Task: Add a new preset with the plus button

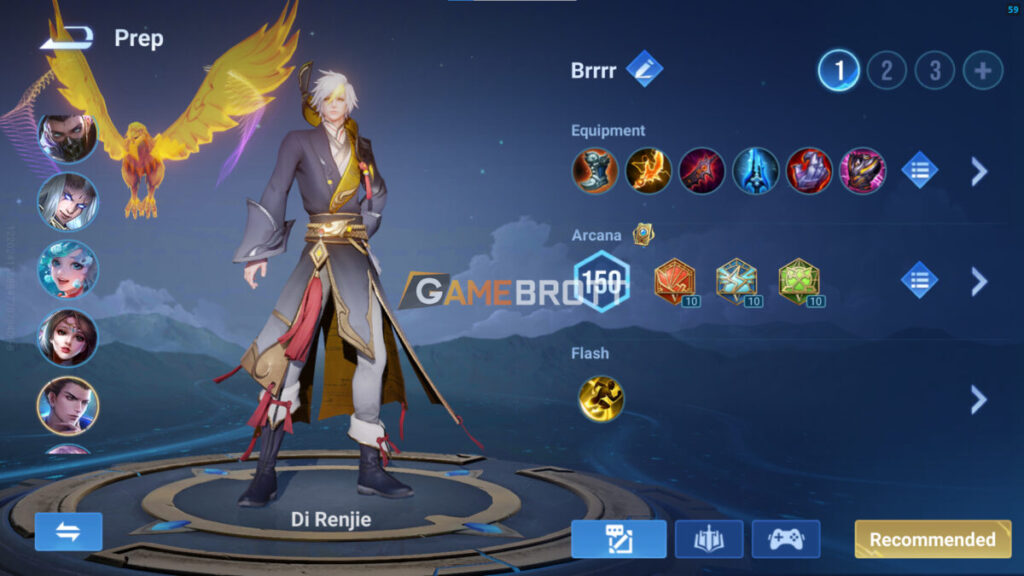Action: (x=983, y=70)
